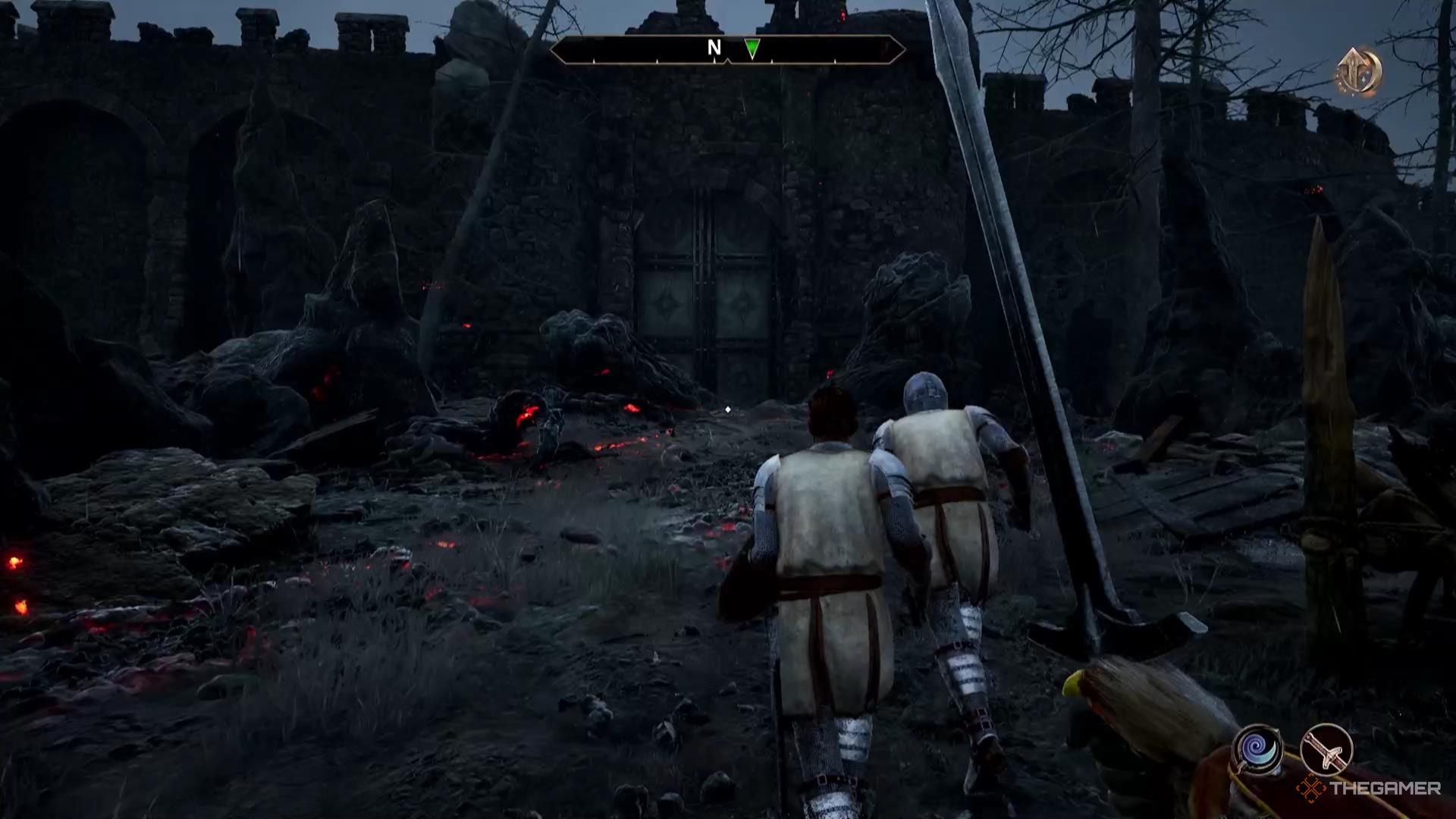Click the gold emblem icon

tap(1359, 71)
